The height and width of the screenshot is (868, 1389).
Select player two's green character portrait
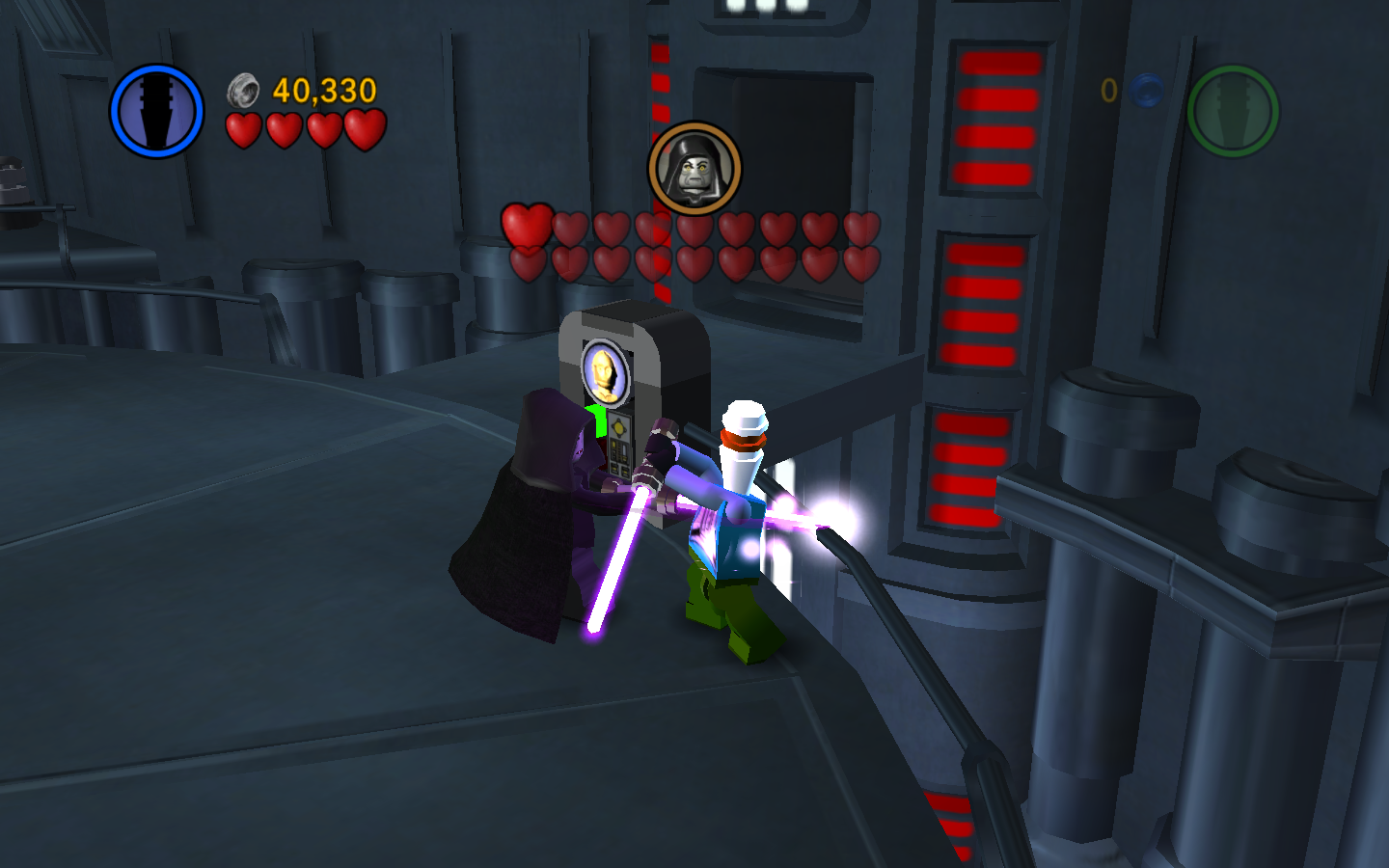tap(1233, 111)
